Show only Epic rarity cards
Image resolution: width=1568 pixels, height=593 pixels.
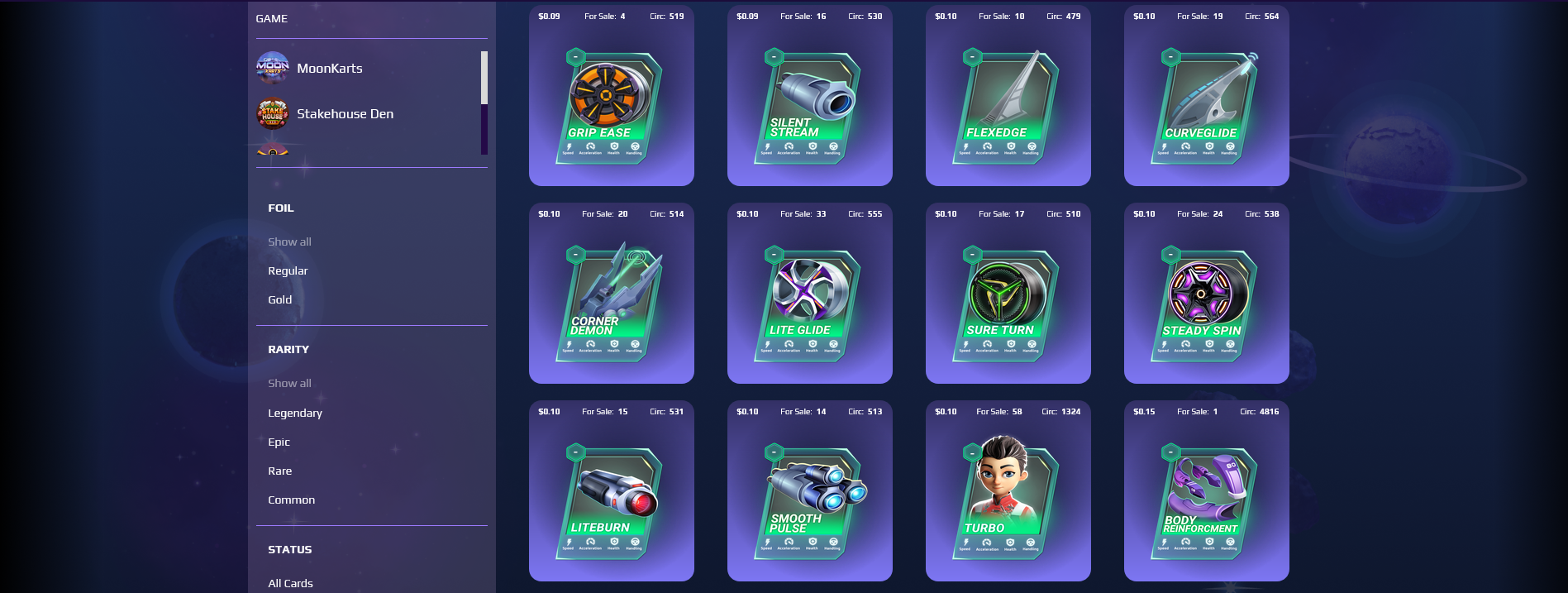[x=279, y=442]
